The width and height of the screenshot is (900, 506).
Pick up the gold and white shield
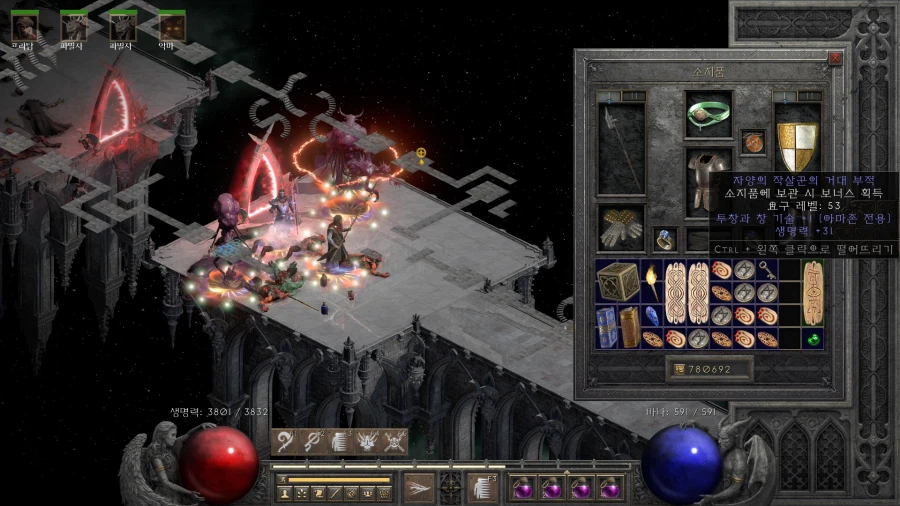coord(797,146)
